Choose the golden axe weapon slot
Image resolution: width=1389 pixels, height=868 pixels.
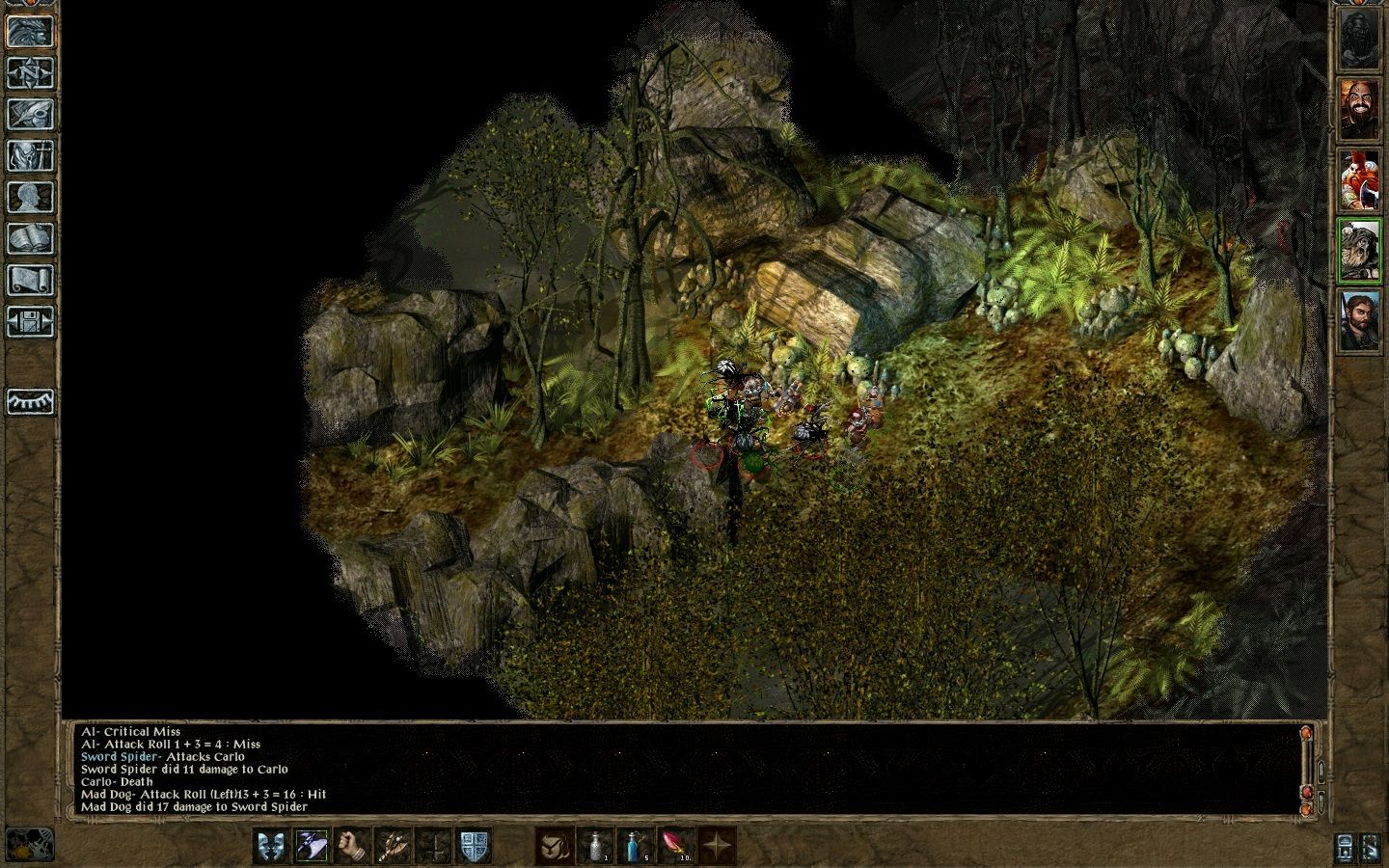(x=395, y=846)
